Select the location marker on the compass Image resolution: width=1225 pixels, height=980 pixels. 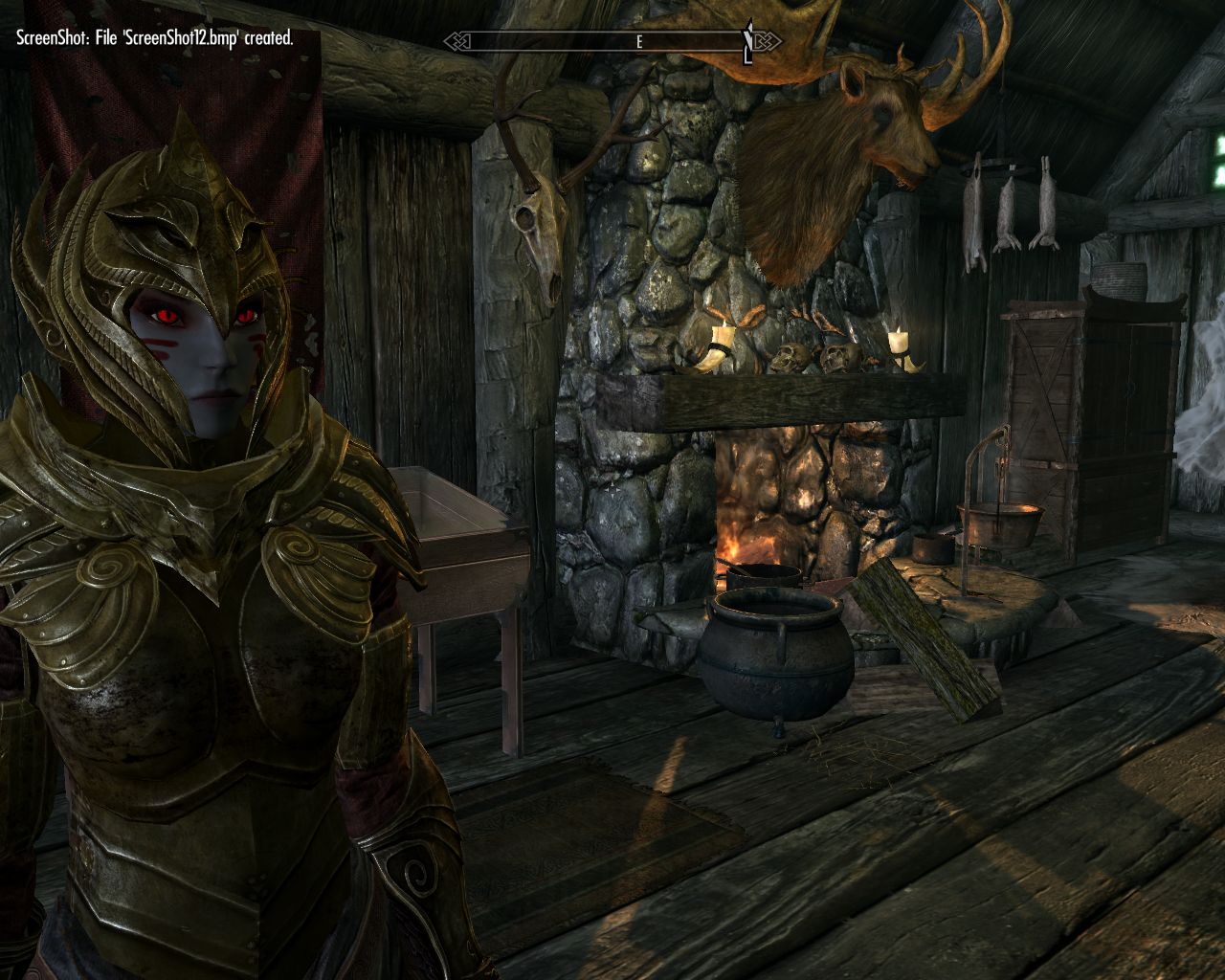tap(748, 42)
